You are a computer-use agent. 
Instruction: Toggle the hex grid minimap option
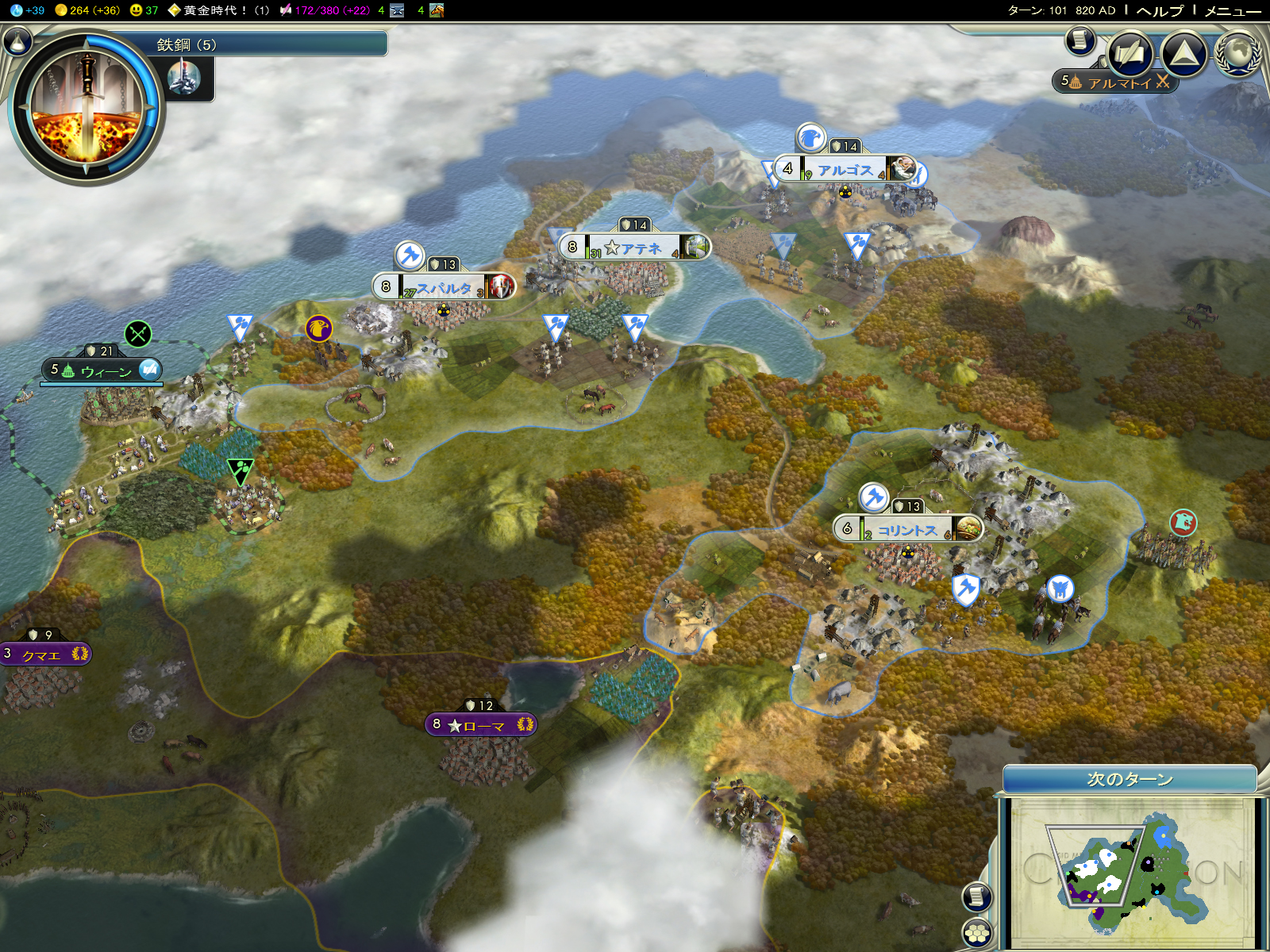click(977, 932)
